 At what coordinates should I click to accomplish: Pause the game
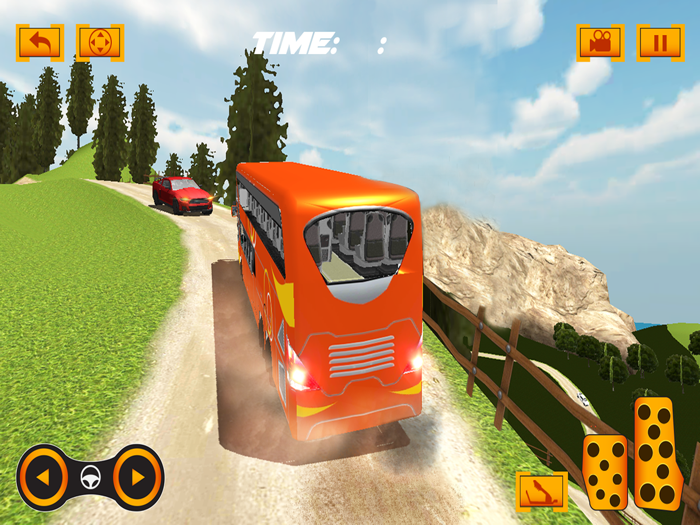pos(660,42)
